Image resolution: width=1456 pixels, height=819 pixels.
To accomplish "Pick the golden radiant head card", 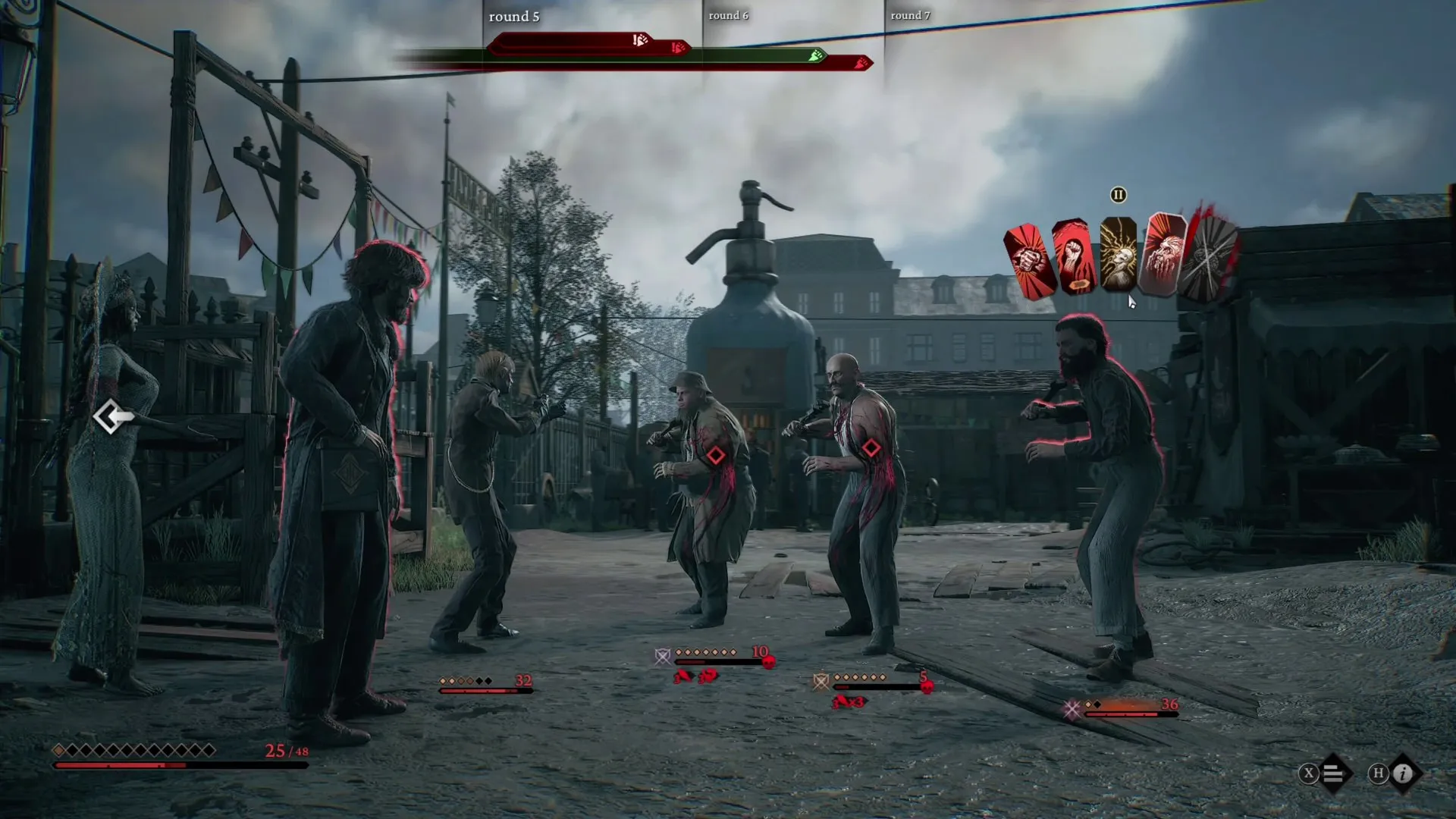I will [x=1118, y=256].
